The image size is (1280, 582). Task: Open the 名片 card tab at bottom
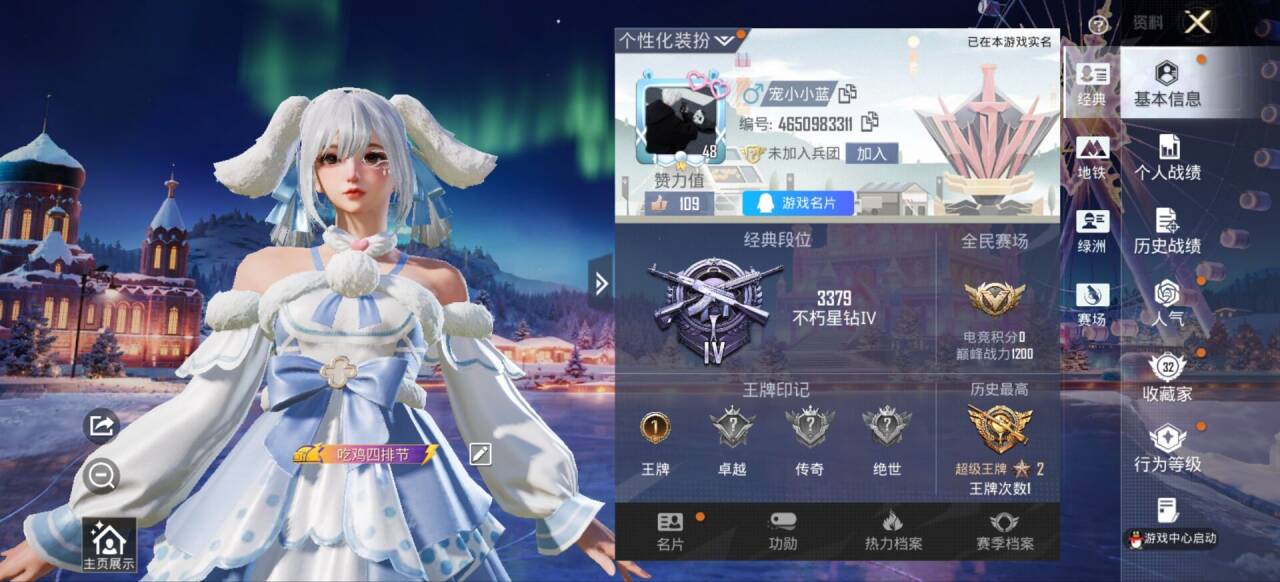coord(670,532)
